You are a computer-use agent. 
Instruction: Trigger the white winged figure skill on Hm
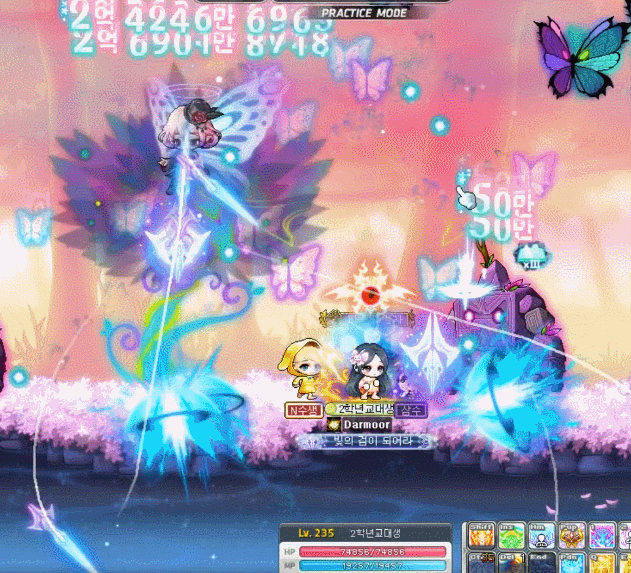[541, 536]
